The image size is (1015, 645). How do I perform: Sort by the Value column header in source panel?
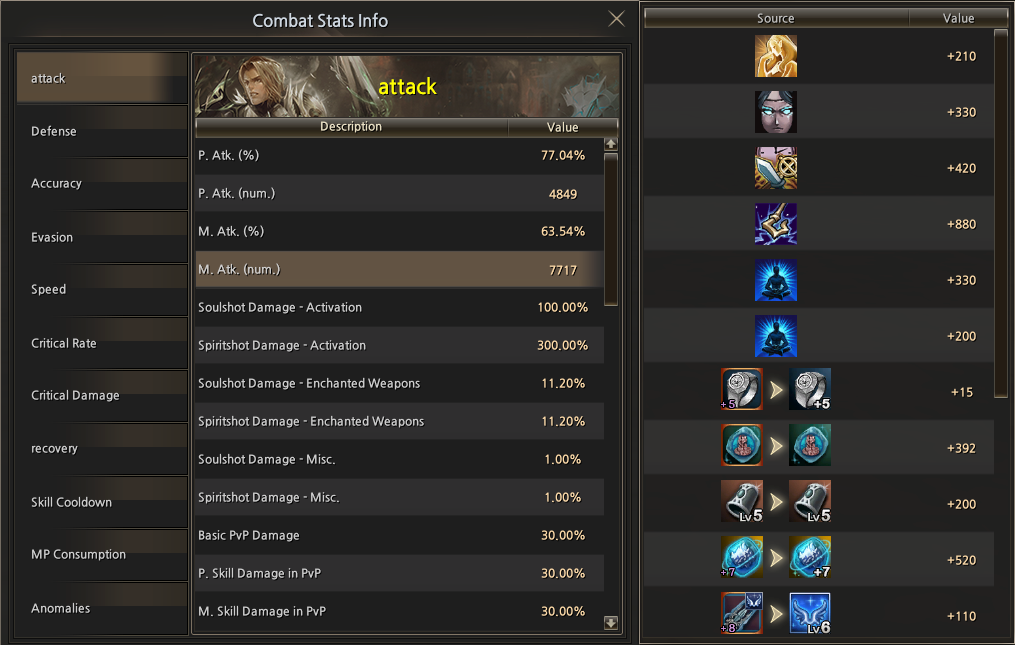coord(958,18)
